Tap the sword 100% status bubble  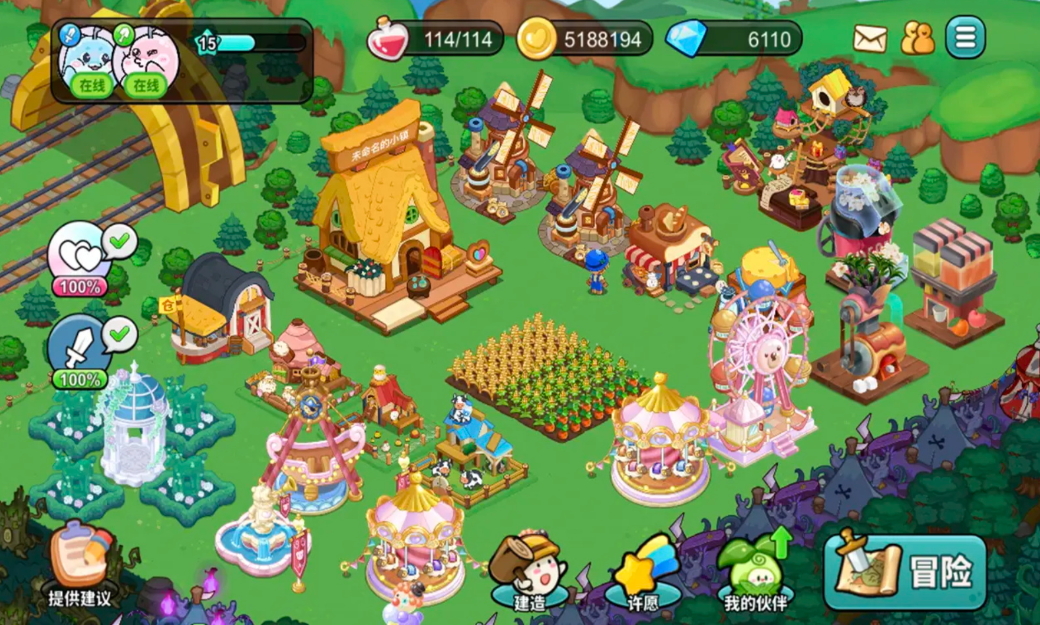click(82, 351)
